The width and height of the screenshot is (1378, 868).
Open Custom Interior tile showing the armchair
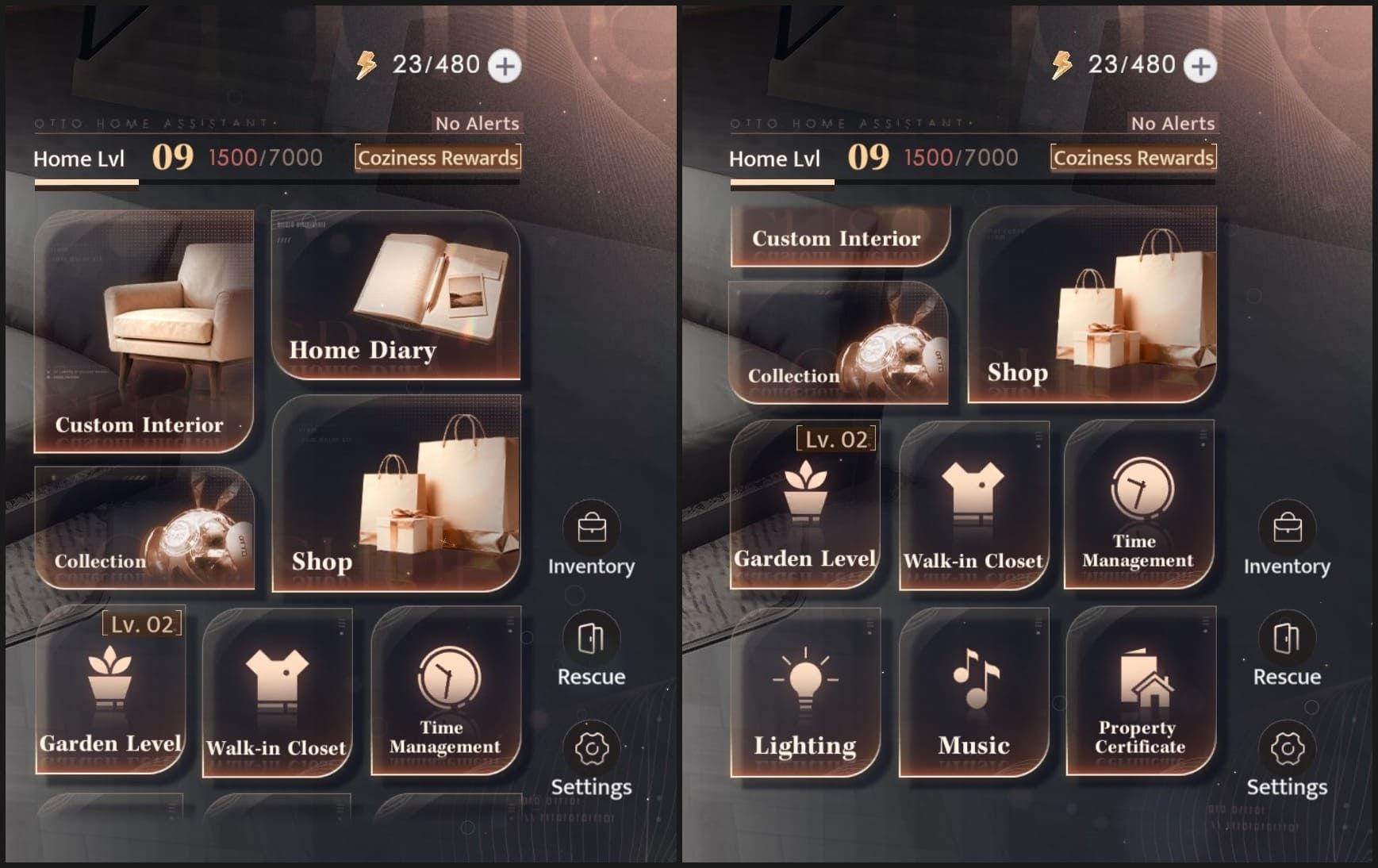[144, 331]
